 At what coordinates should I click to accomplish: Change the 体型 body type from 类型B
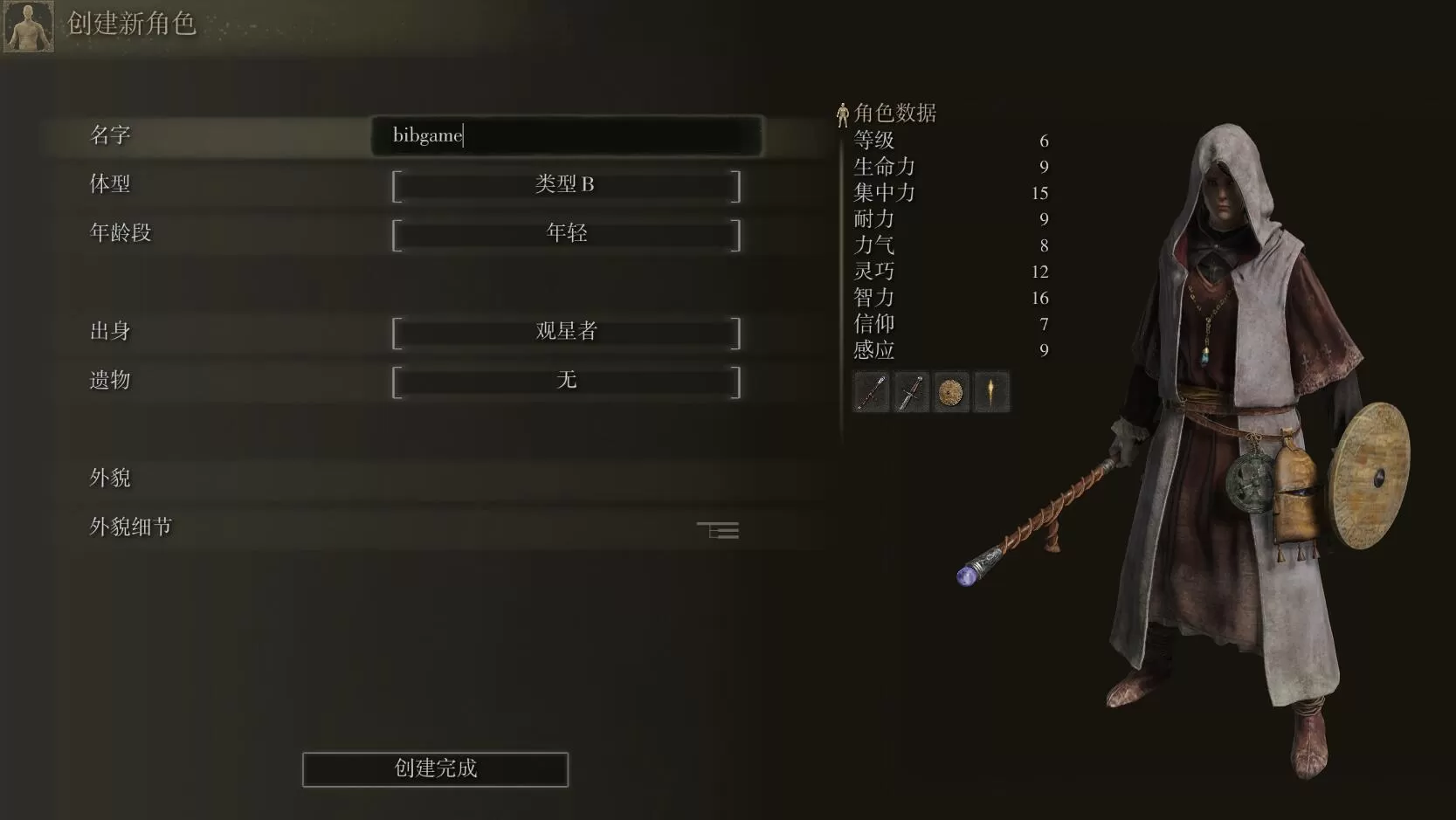(x=566, y=184)
